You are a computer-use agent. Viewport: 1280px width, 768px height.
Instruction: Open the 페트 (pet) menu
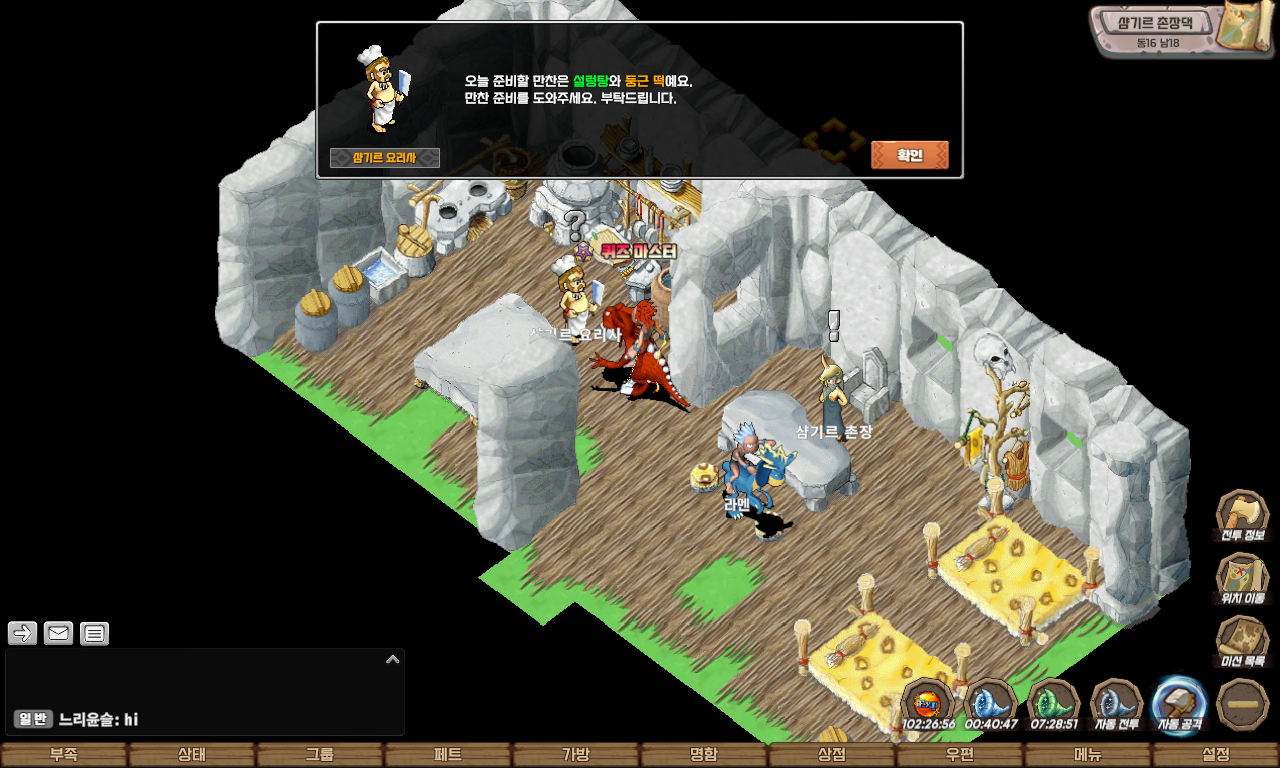pos(448,755)
